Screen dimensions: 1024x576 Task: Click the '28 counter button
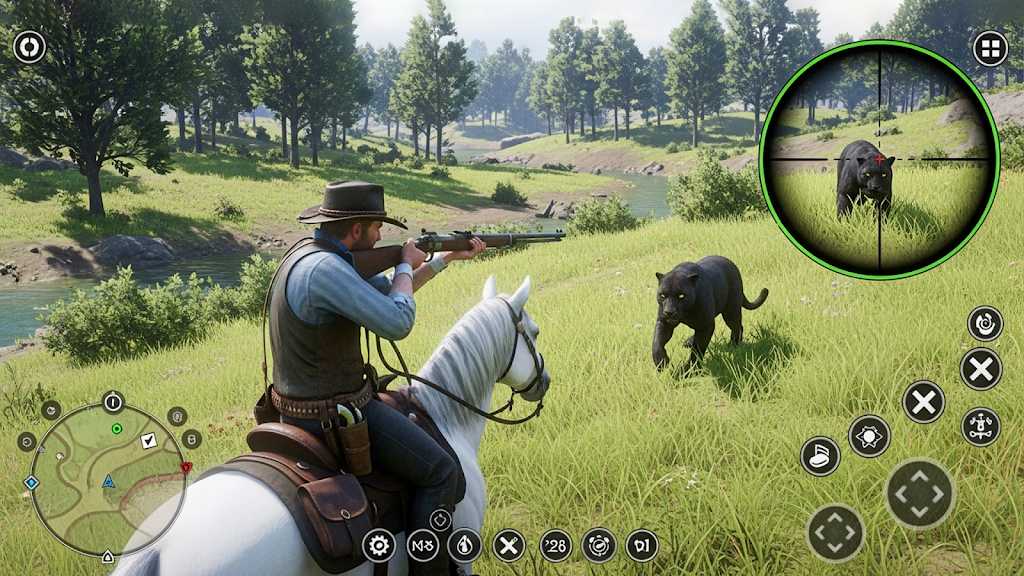pyautogui.click(x=556, y=545)
